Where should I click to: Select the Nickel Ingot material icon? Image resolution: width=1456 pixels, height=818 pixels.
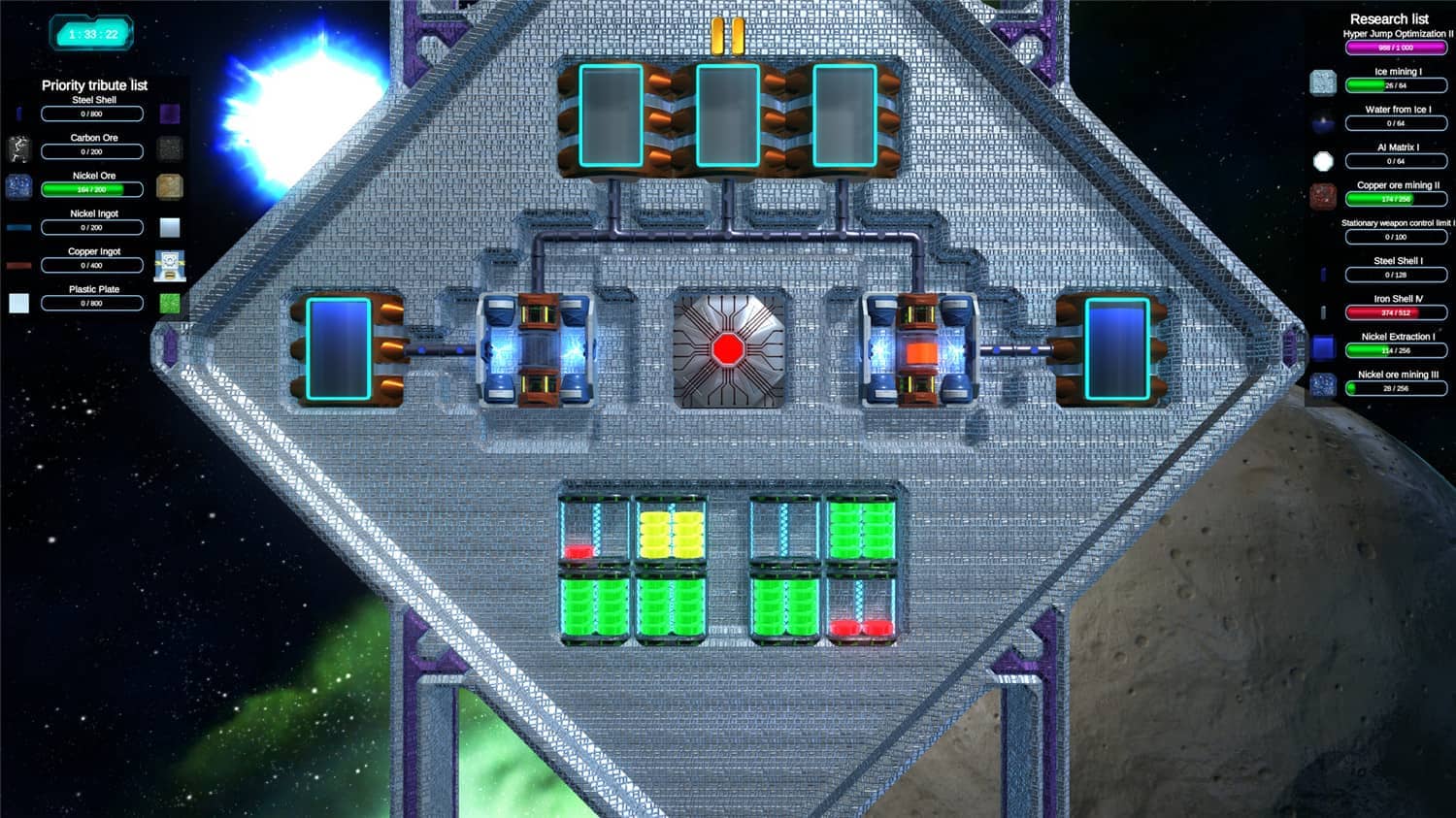point(17,224)
